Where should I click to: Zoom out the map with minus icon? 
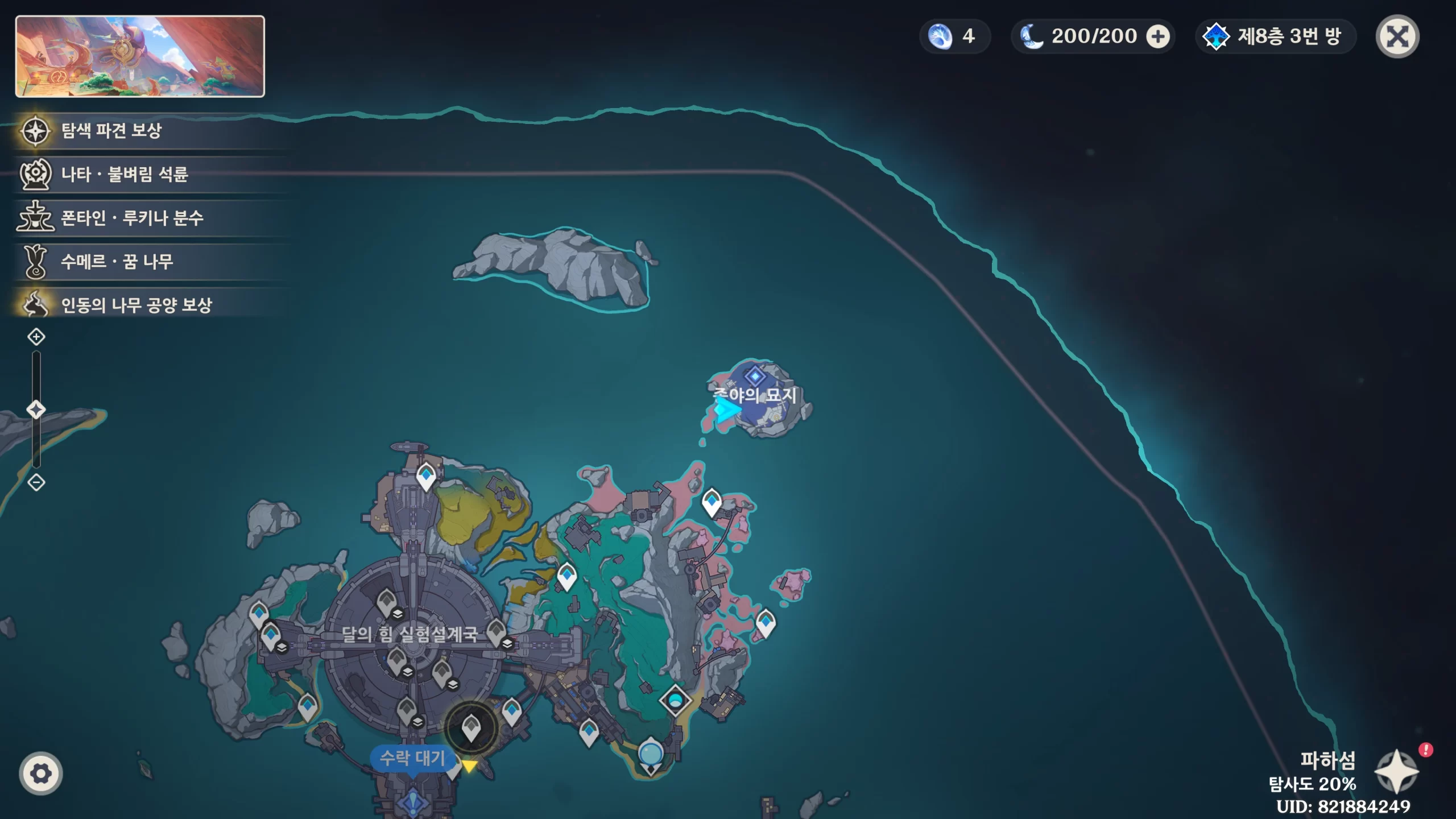[x=36, y=482]
